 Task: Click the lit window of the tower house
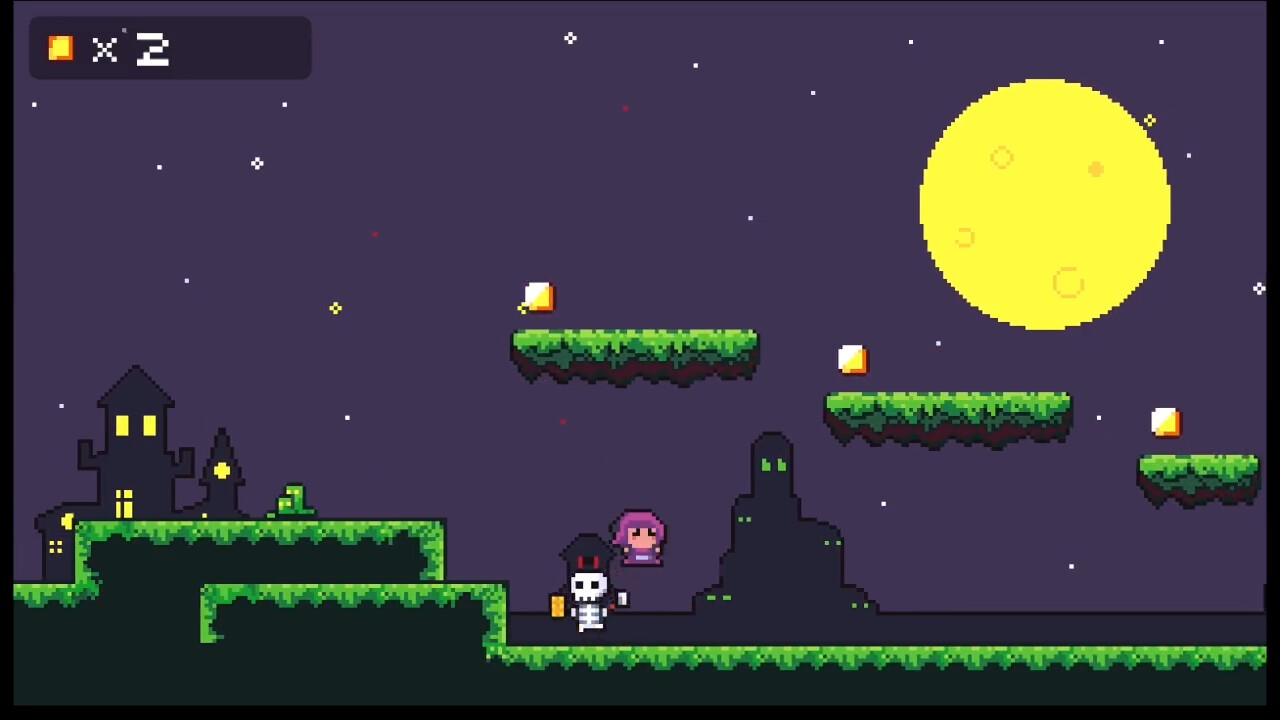122,425
